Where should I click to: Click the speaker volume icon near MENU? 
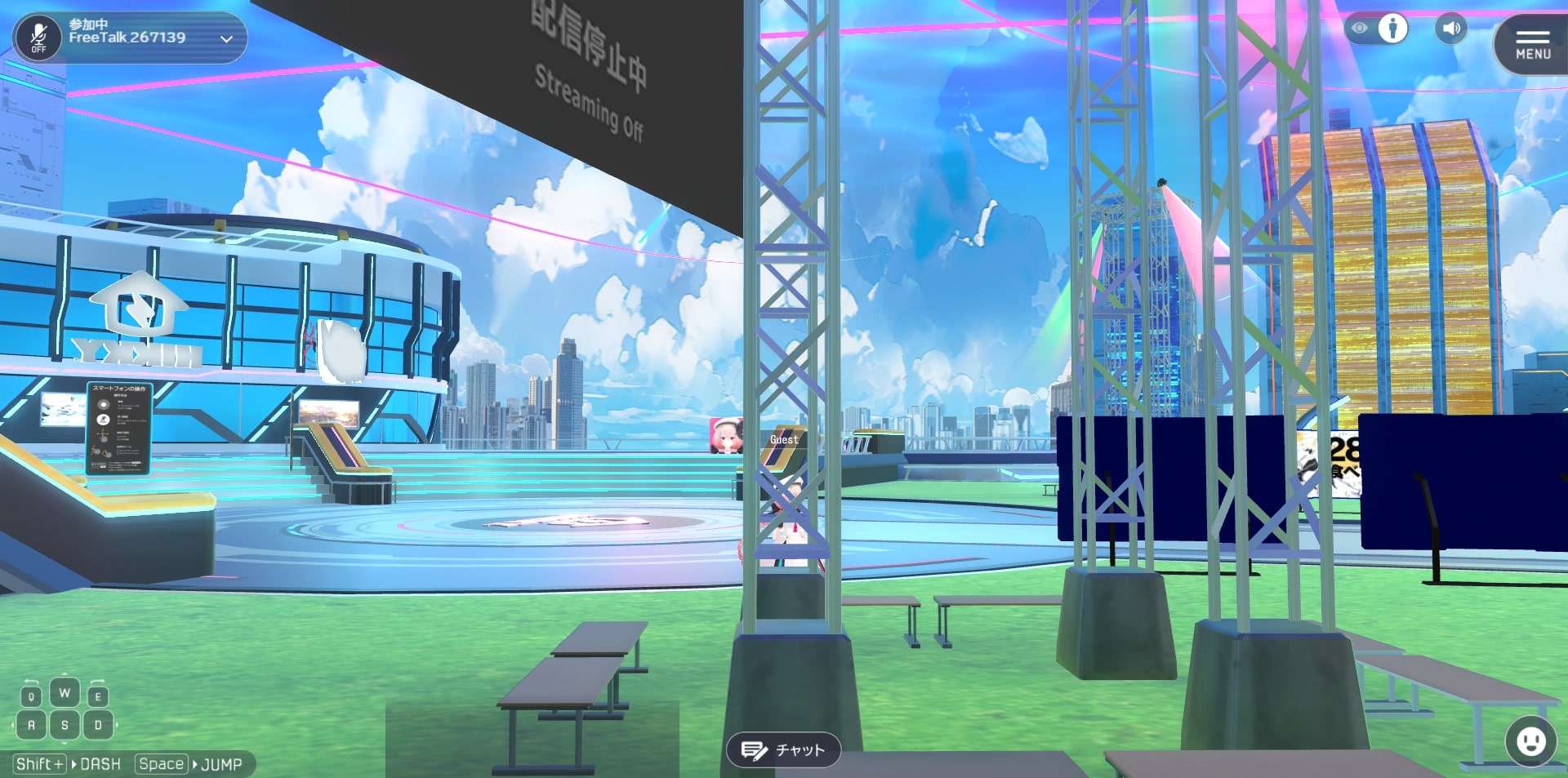coord(1452,29)
